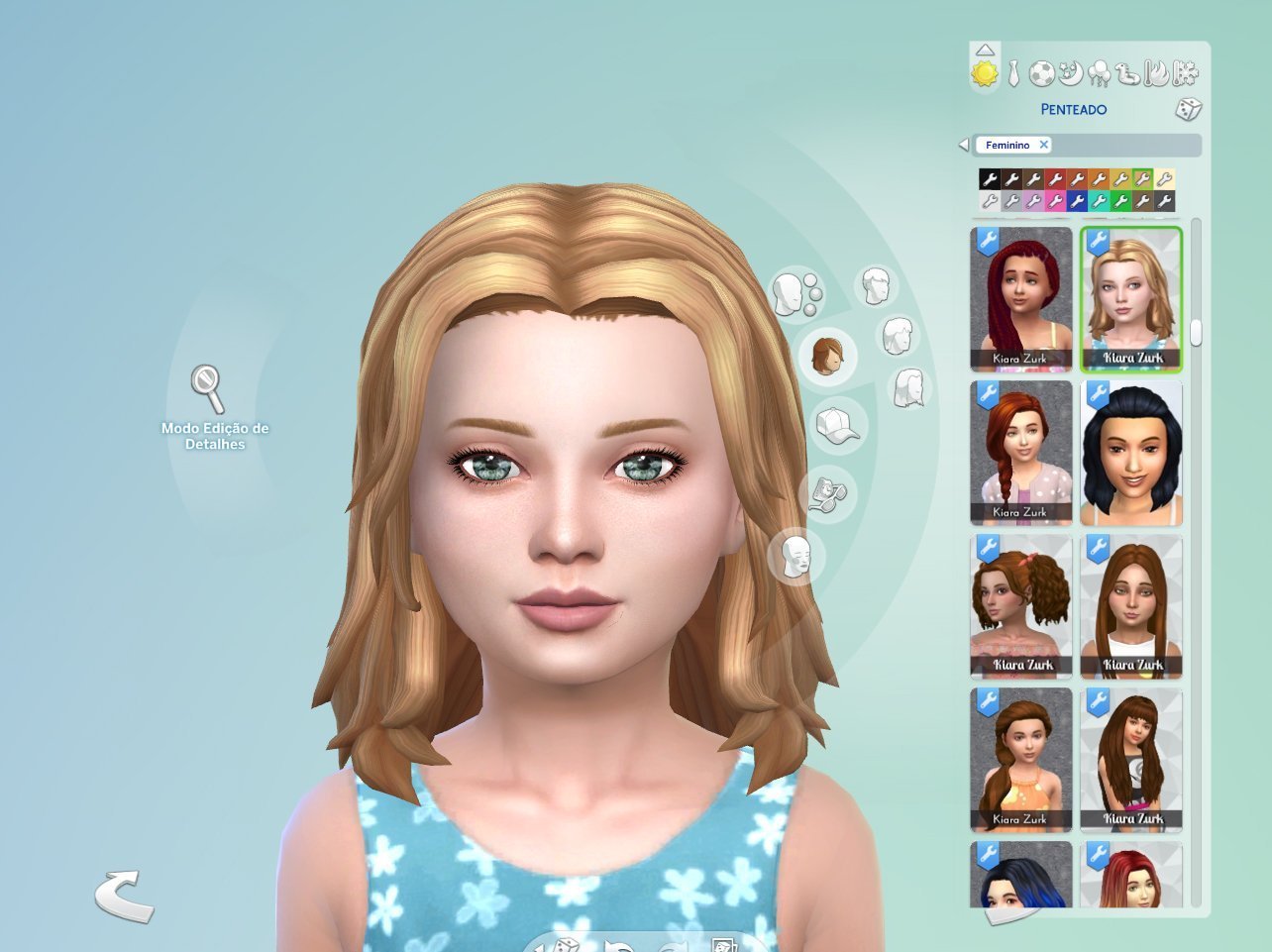The image size is (1272, 952).
Task: Choose the athletic outfit soccer ball icon
Action: pos(1041,73)
